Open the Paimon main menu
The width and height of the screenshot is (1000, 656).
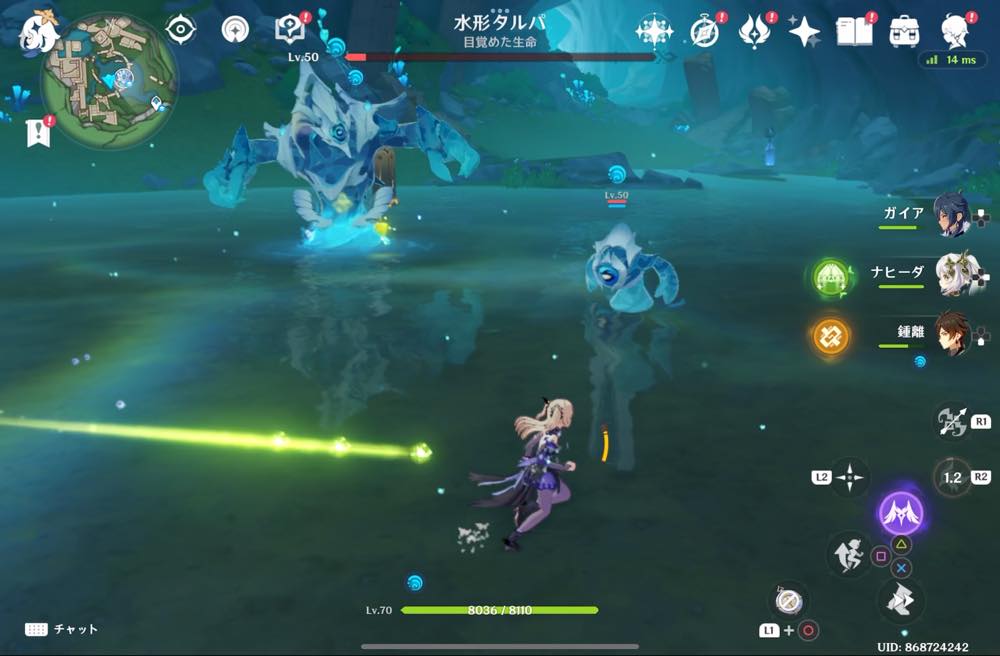point(40,32)
